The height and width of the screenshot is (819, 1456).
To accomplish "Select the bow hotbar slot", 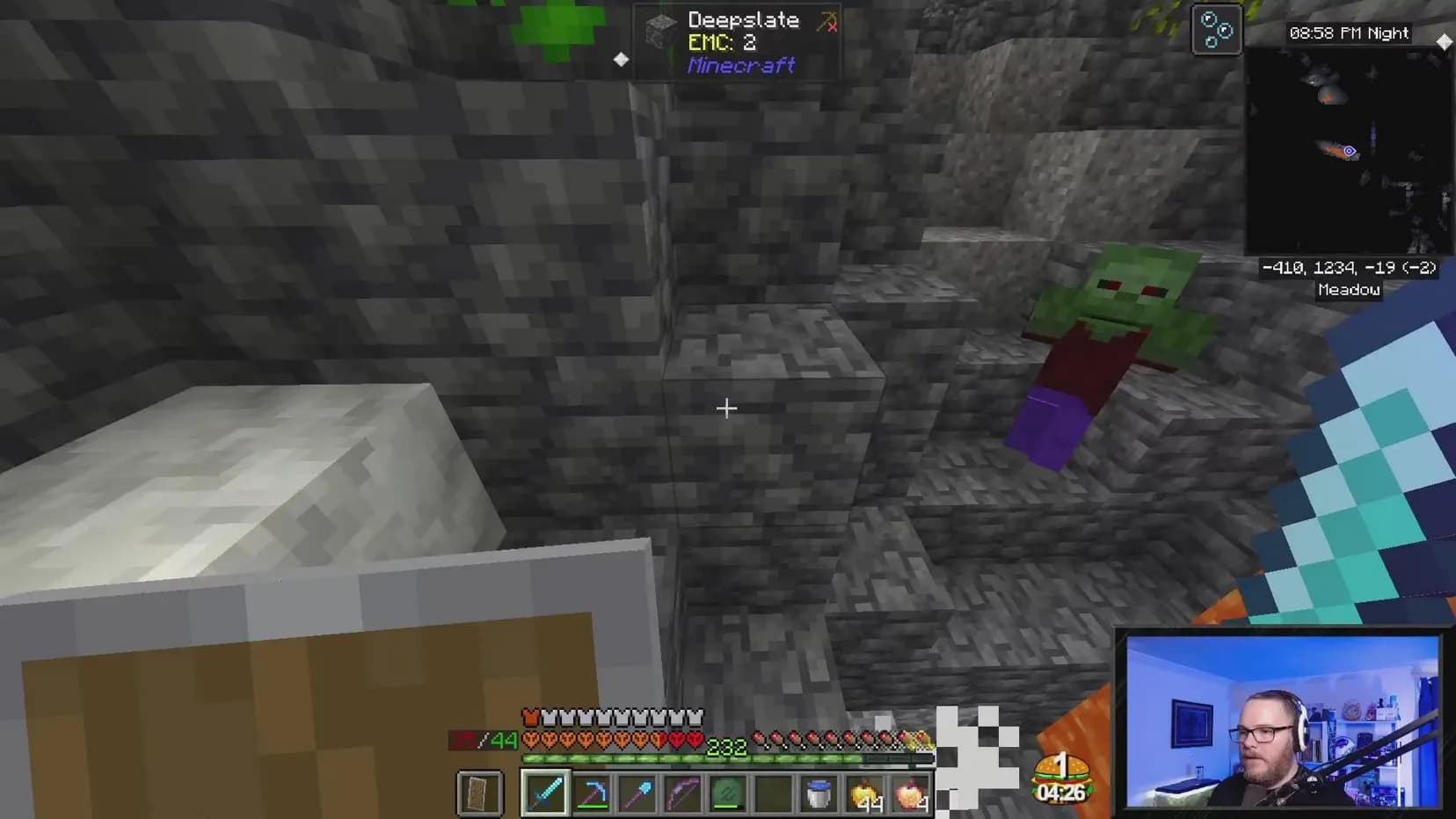I will coord(683,793).
